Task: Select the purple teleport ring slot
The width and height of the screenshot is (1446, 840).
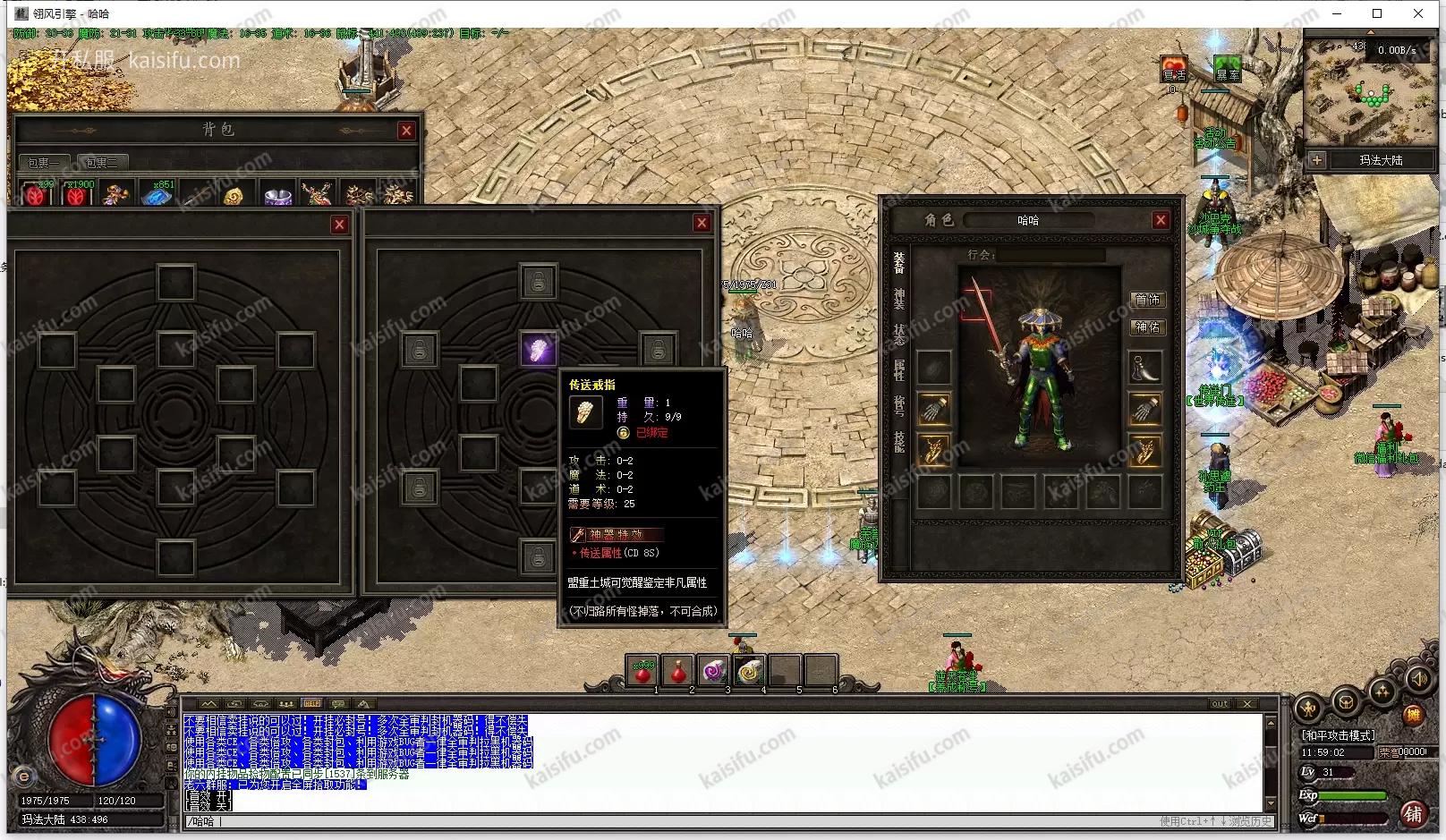Action: (x=539, y=350)
